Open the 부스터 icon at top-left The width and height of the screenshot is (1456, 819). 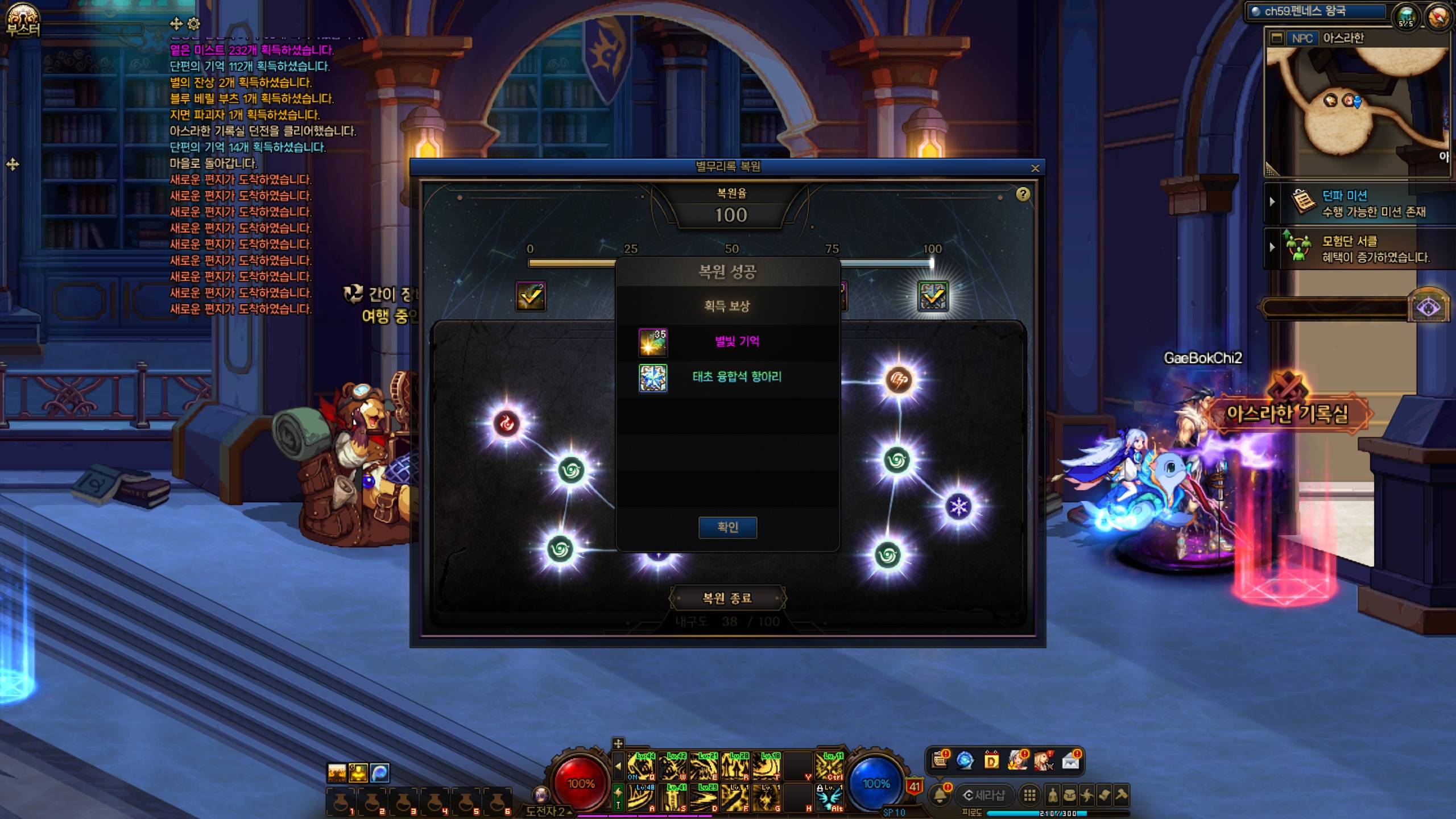coord(23,19)
